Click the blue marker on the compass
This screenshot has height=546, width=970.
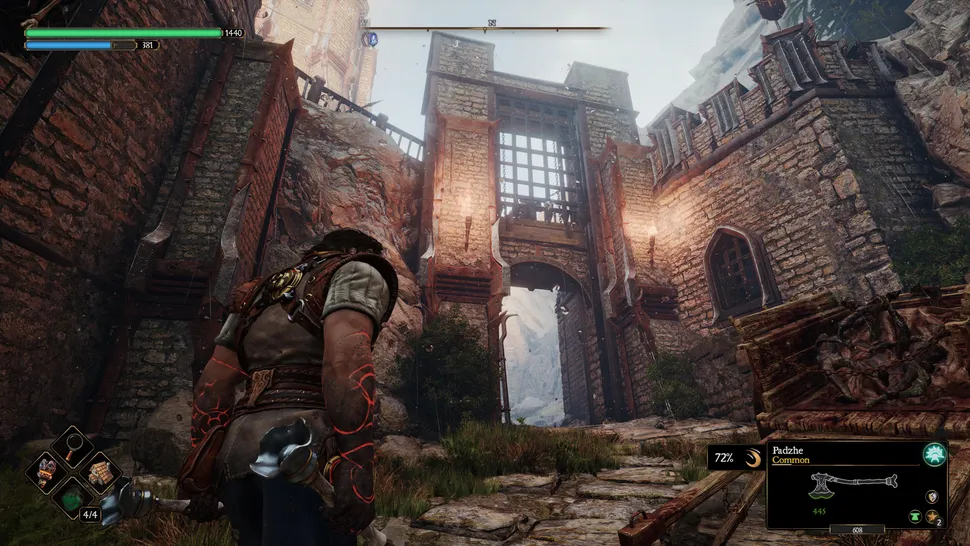[371, 39]
